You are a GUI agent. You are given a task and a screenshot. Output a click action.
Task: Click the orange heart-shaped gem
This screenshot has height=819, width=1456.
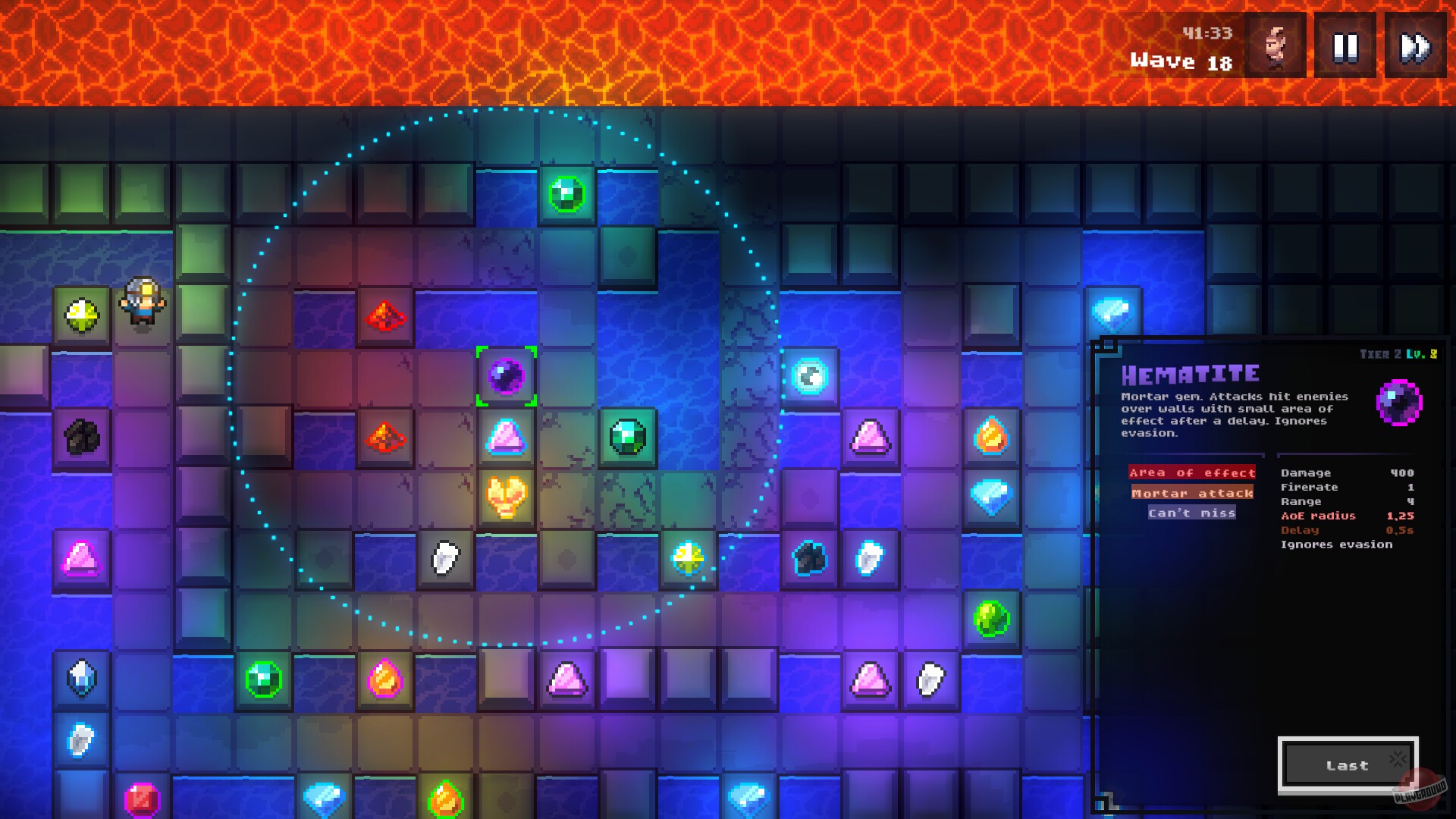[x=507, y=497]
